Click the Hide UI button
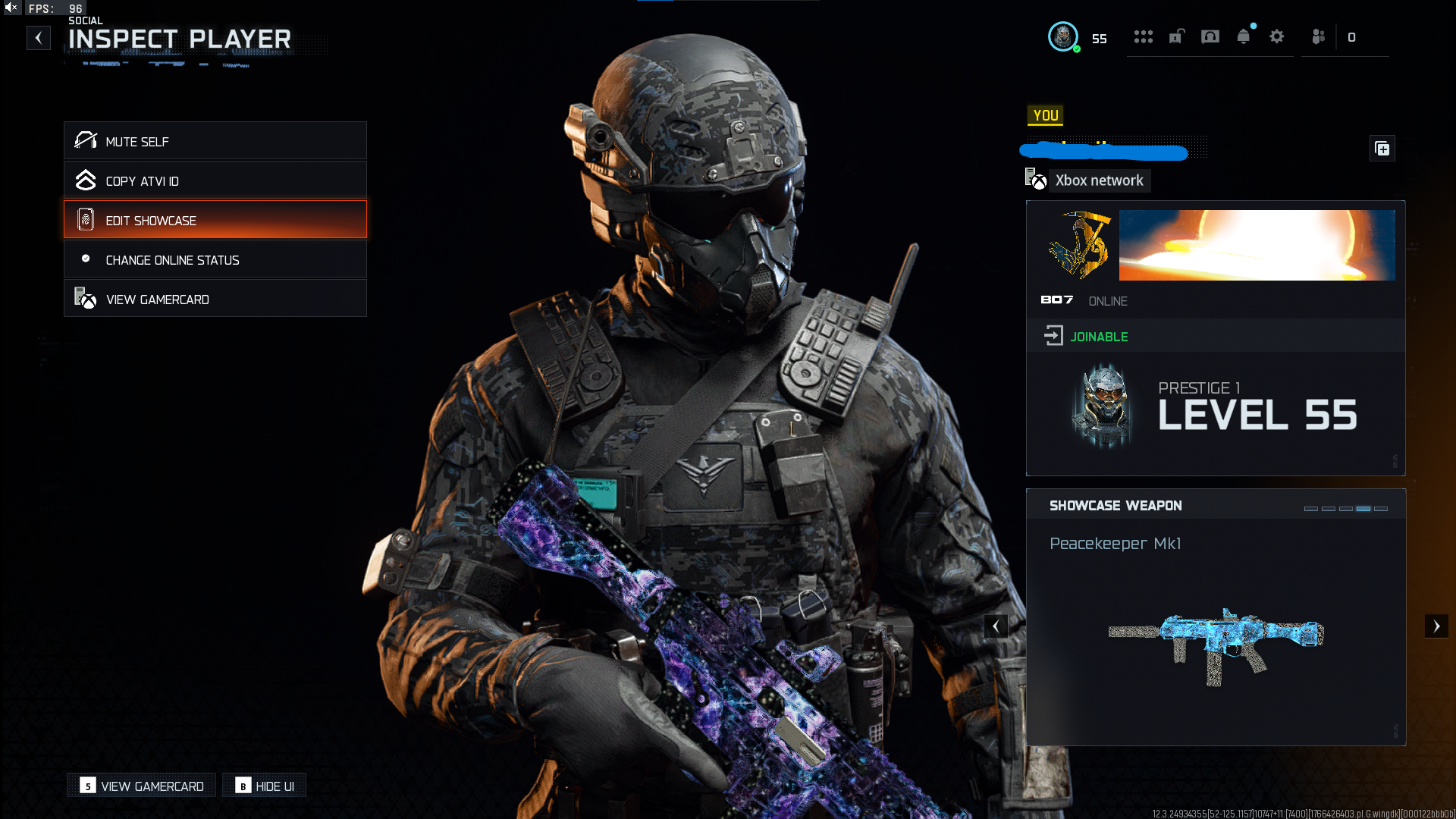The height and width of the screenshot is (819, 1456). (x=265, y=786)
